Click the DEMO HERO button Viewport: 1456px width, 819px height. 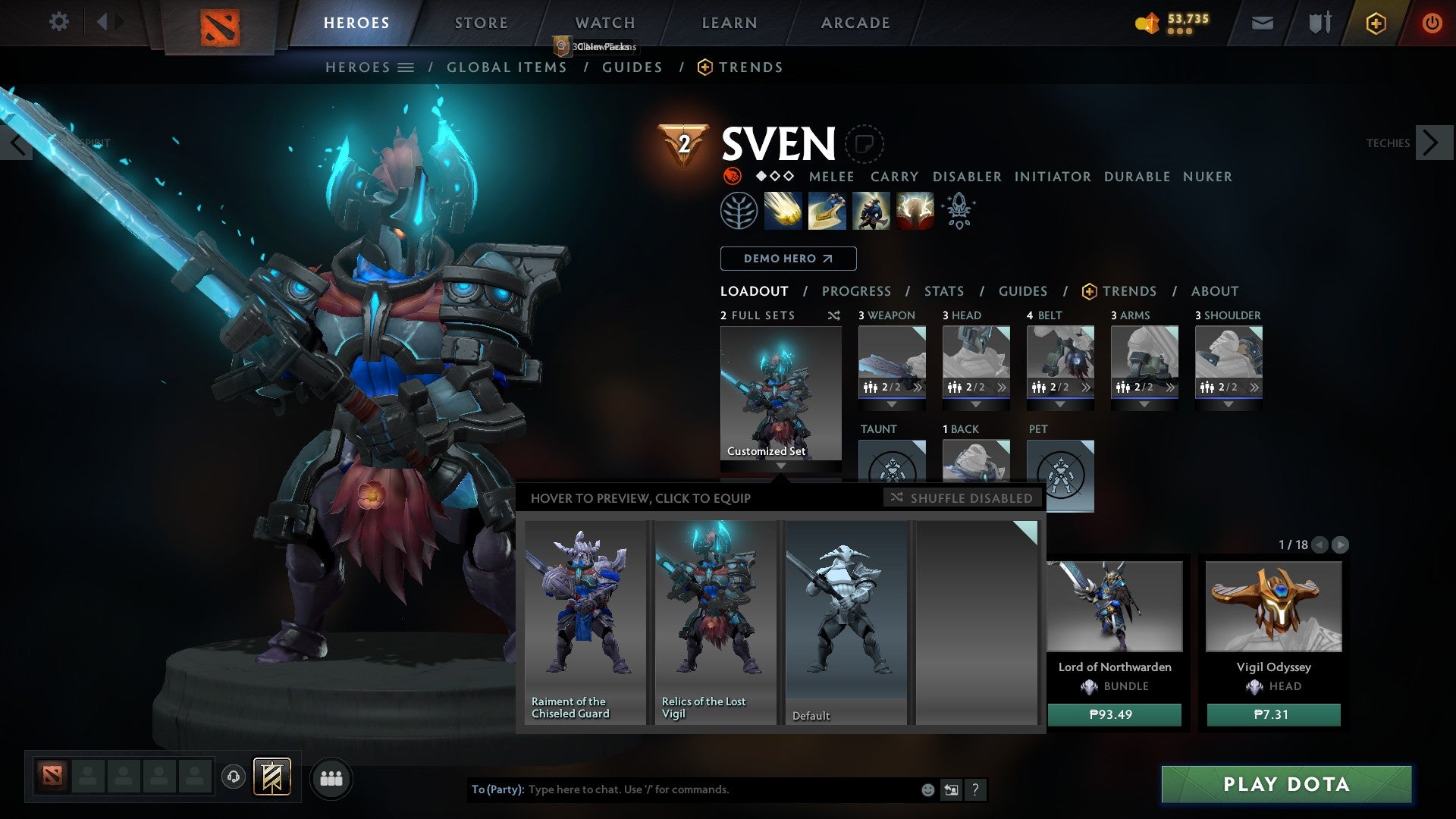[787, 259]
